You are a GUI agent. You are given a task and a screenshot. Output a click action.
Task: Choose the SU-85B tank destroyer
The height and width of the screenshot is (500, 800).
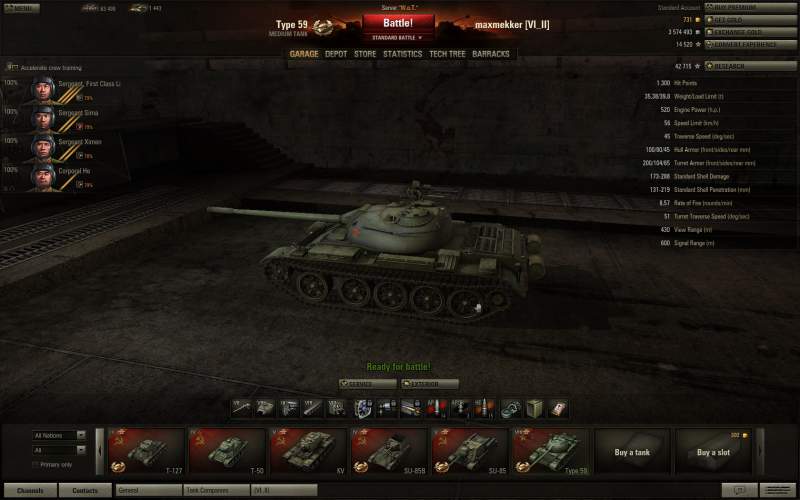(389, 450)
